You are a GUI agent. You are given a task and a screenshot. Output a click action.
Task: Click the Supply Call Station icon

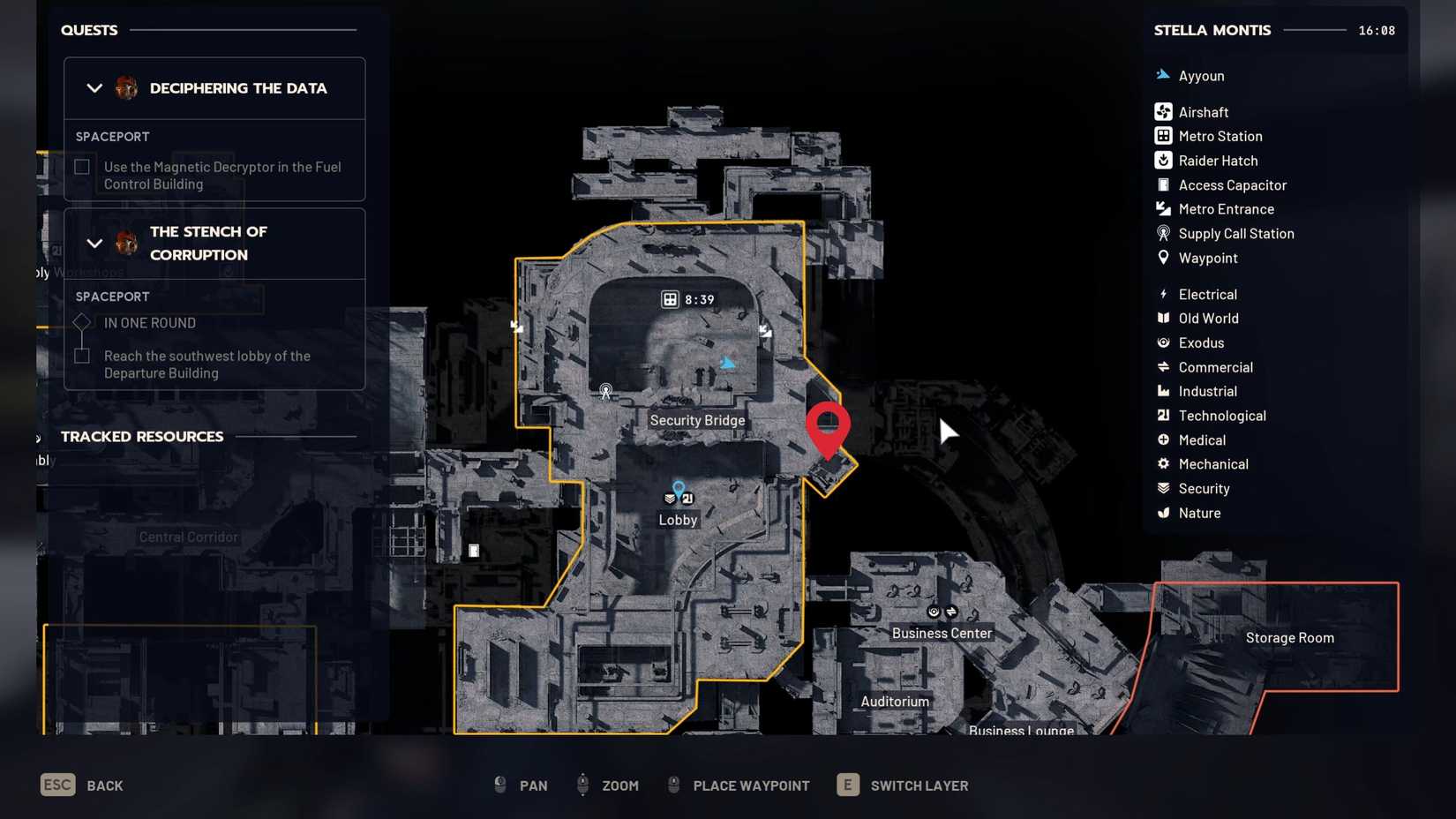pyautogui.click(x=1163, y=233)
